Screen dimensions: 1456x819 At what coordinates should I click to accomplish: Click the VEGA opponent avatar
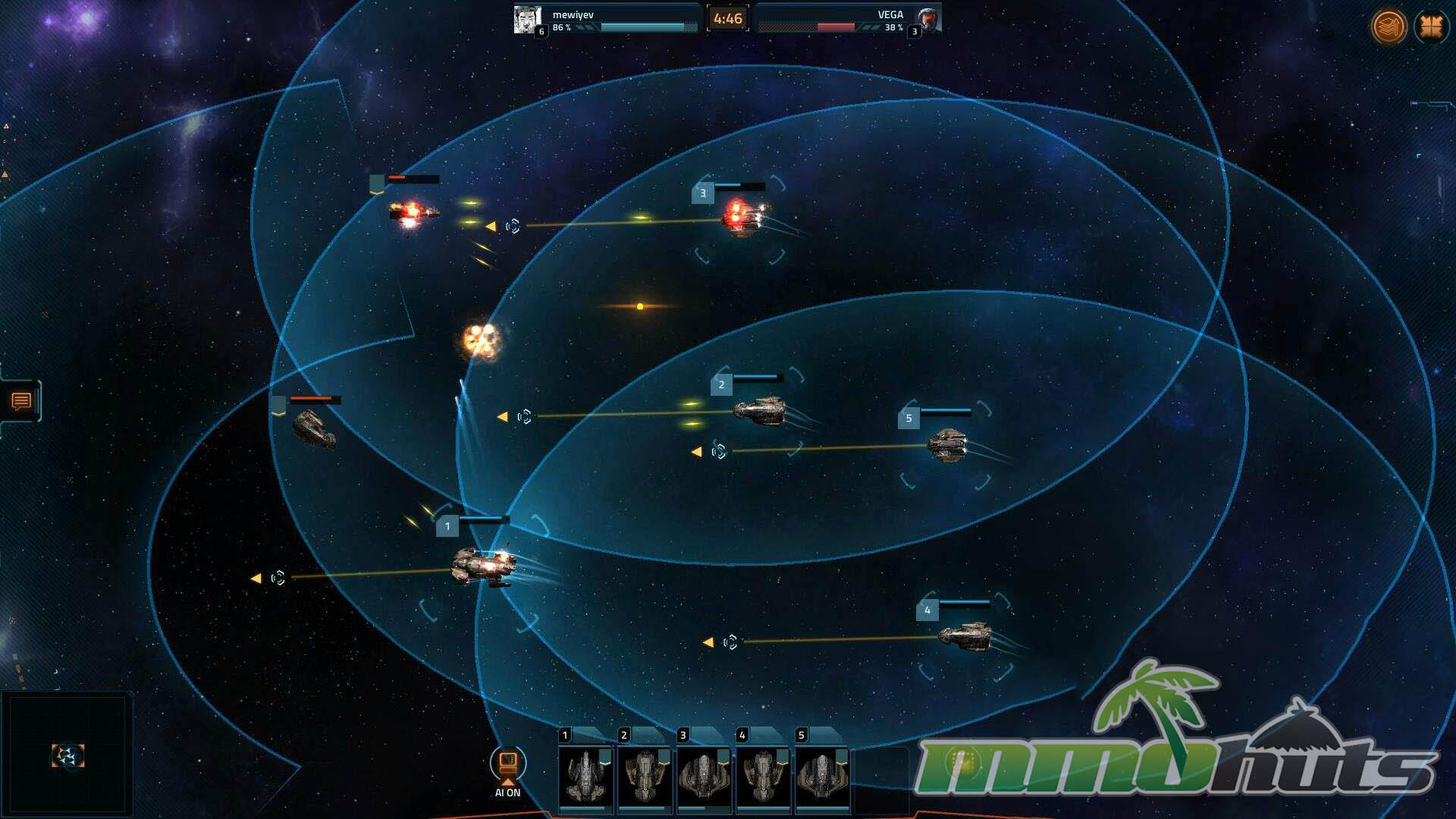coord(927,19)
